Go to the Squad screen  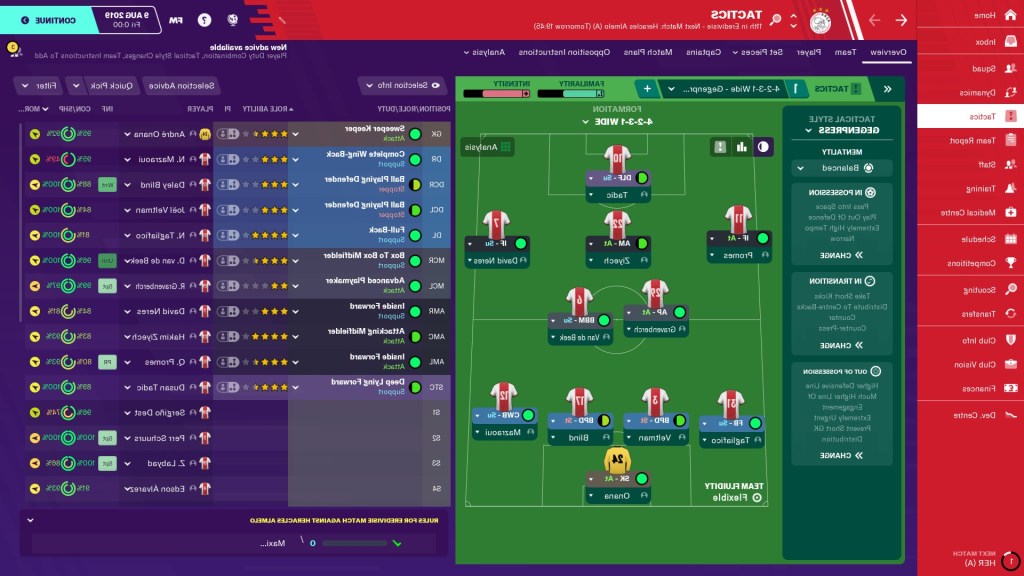tap(984, 66)
